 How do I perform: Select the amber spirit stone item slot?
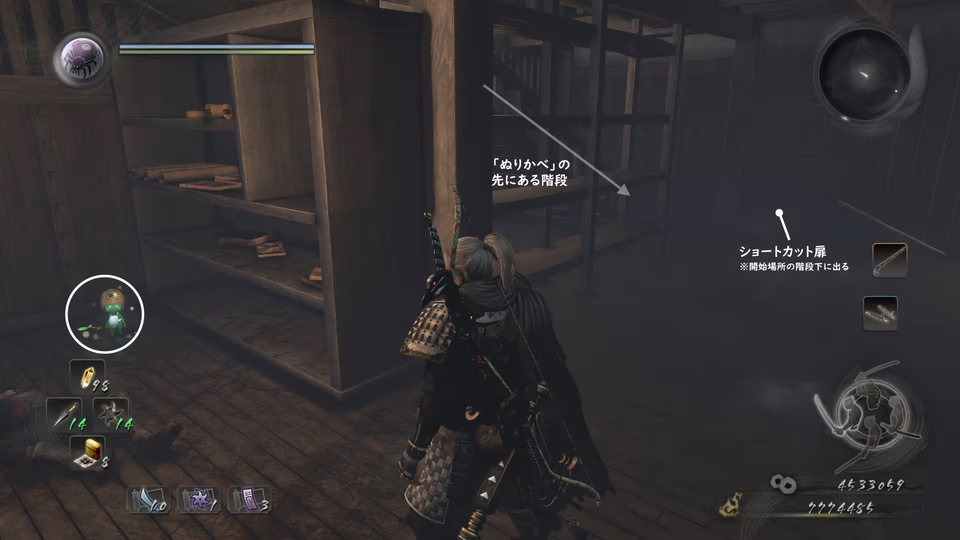[x=87, y=376]
